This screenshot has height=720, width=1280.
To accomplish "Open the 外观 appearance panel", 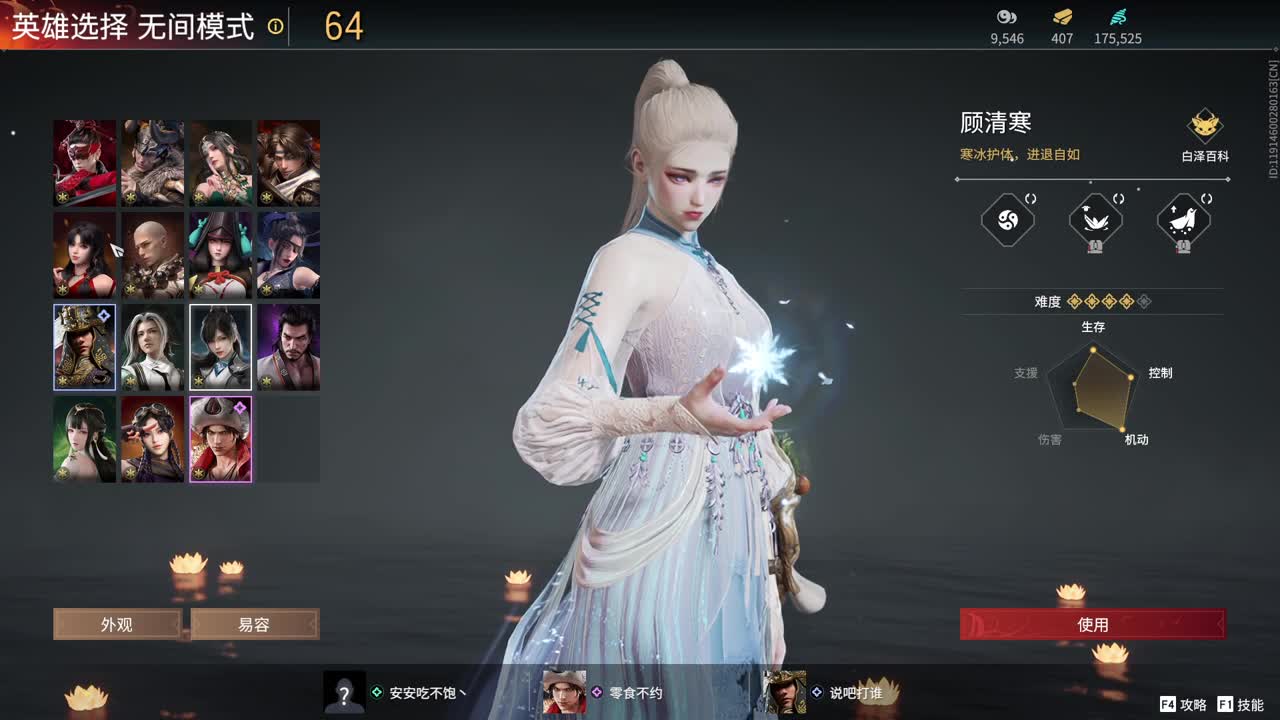I will pyautogui.click(x=116, y=623).
